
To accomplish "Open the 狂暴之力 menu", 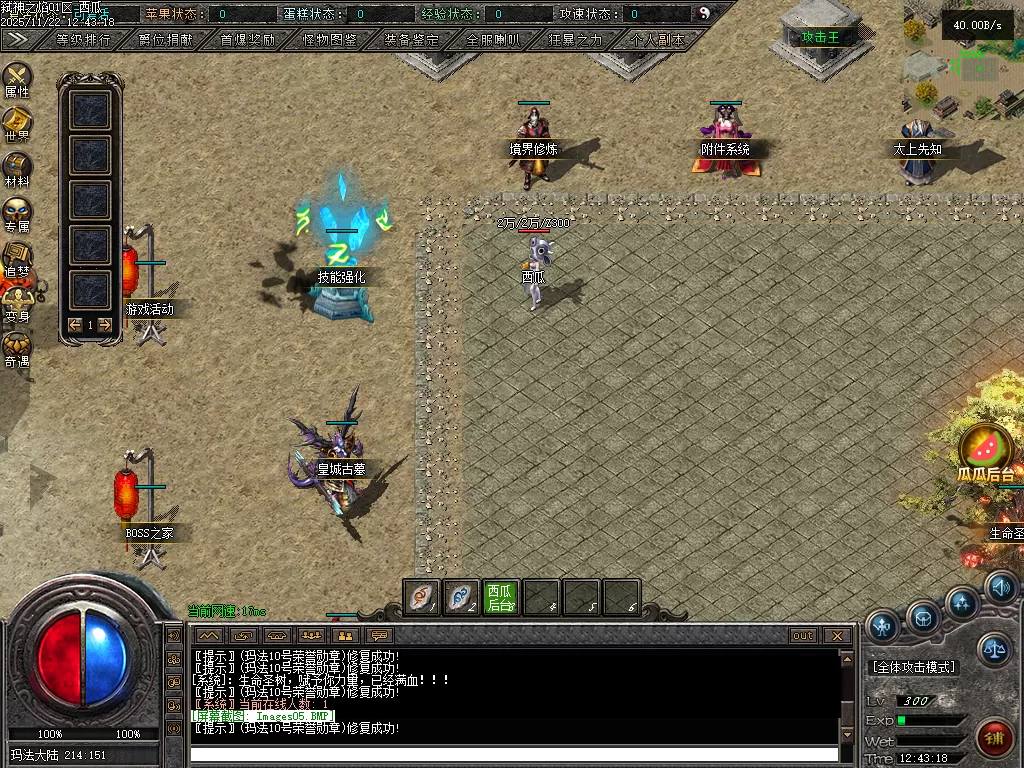I will pos(576,40).
